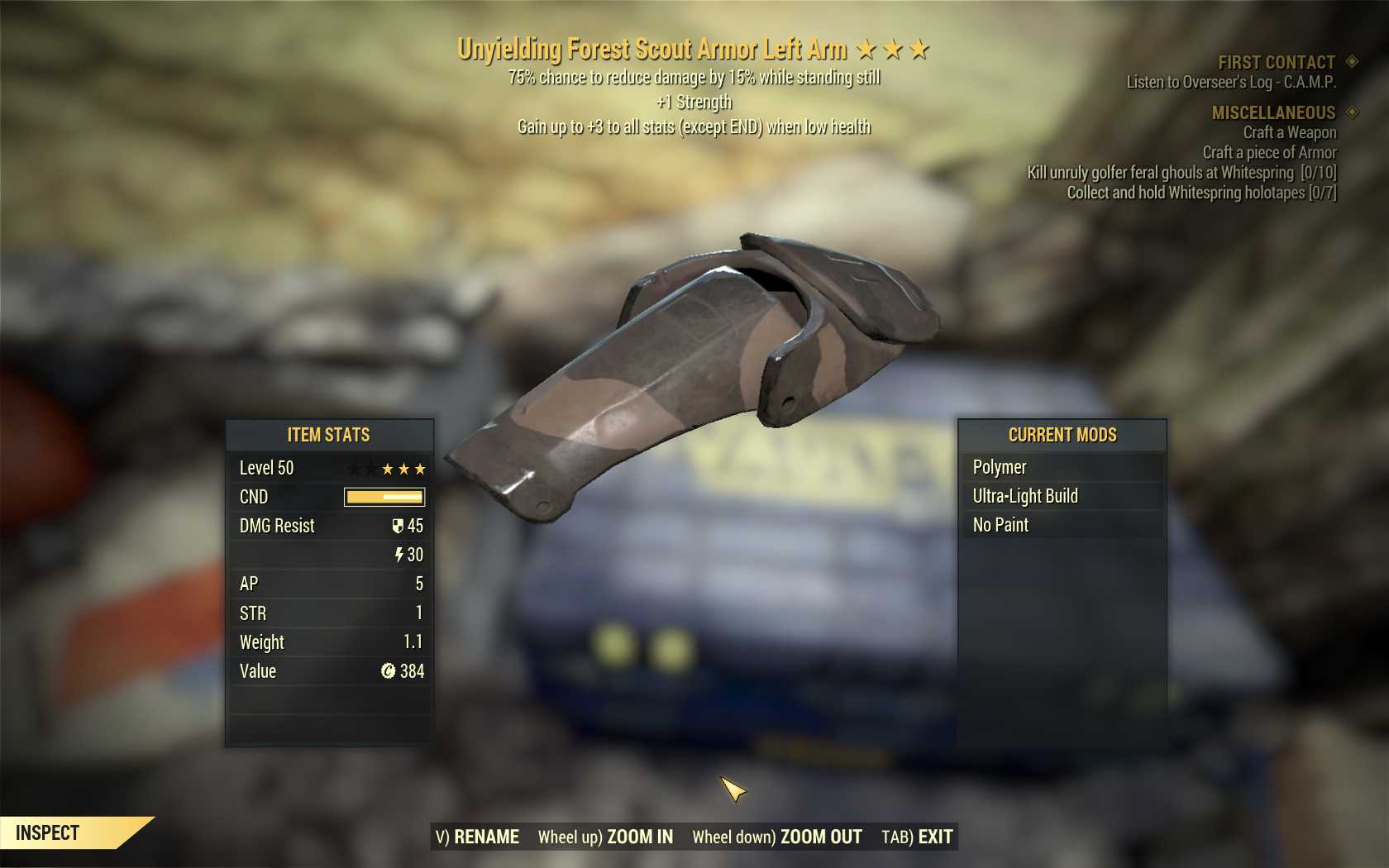Viewport: 1389px width, 868px height.
Task: Open the Miscellaneous quest tracker heading
Action: [1273, 112]
